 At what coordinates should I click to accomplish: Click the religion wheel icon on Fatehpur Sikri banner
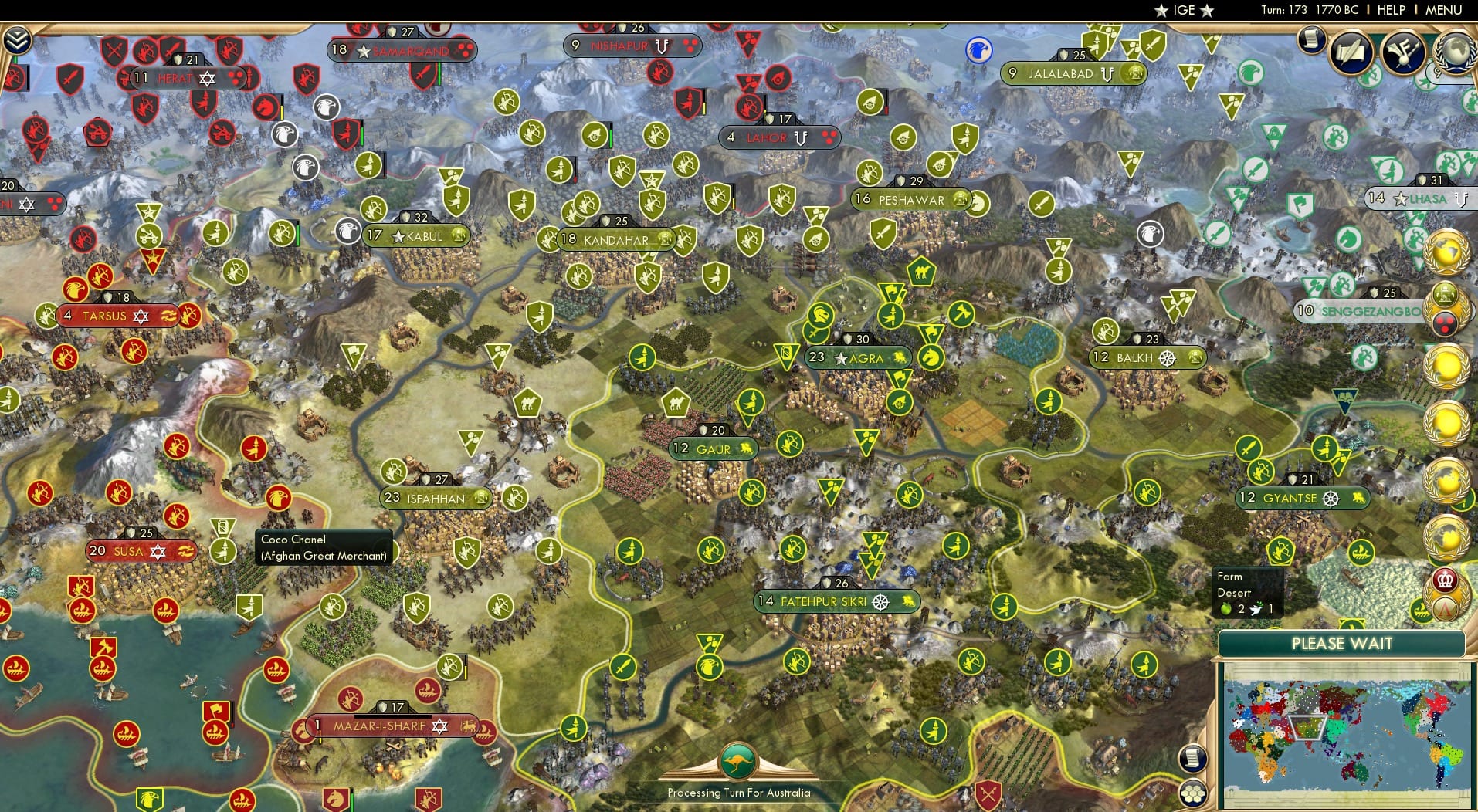879,601
